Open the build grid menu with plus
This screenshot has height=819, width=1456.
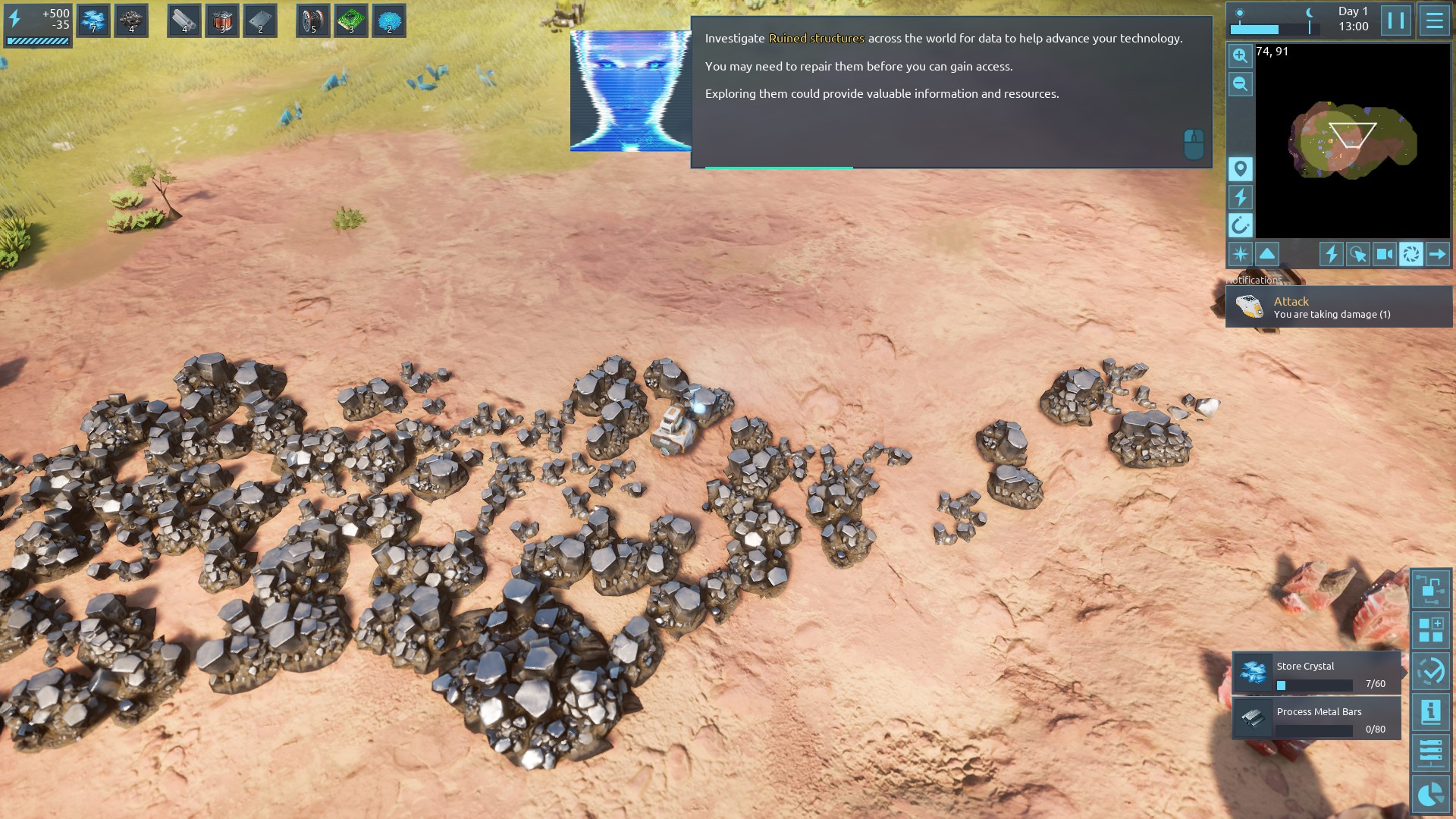[x=1430, y=630]
